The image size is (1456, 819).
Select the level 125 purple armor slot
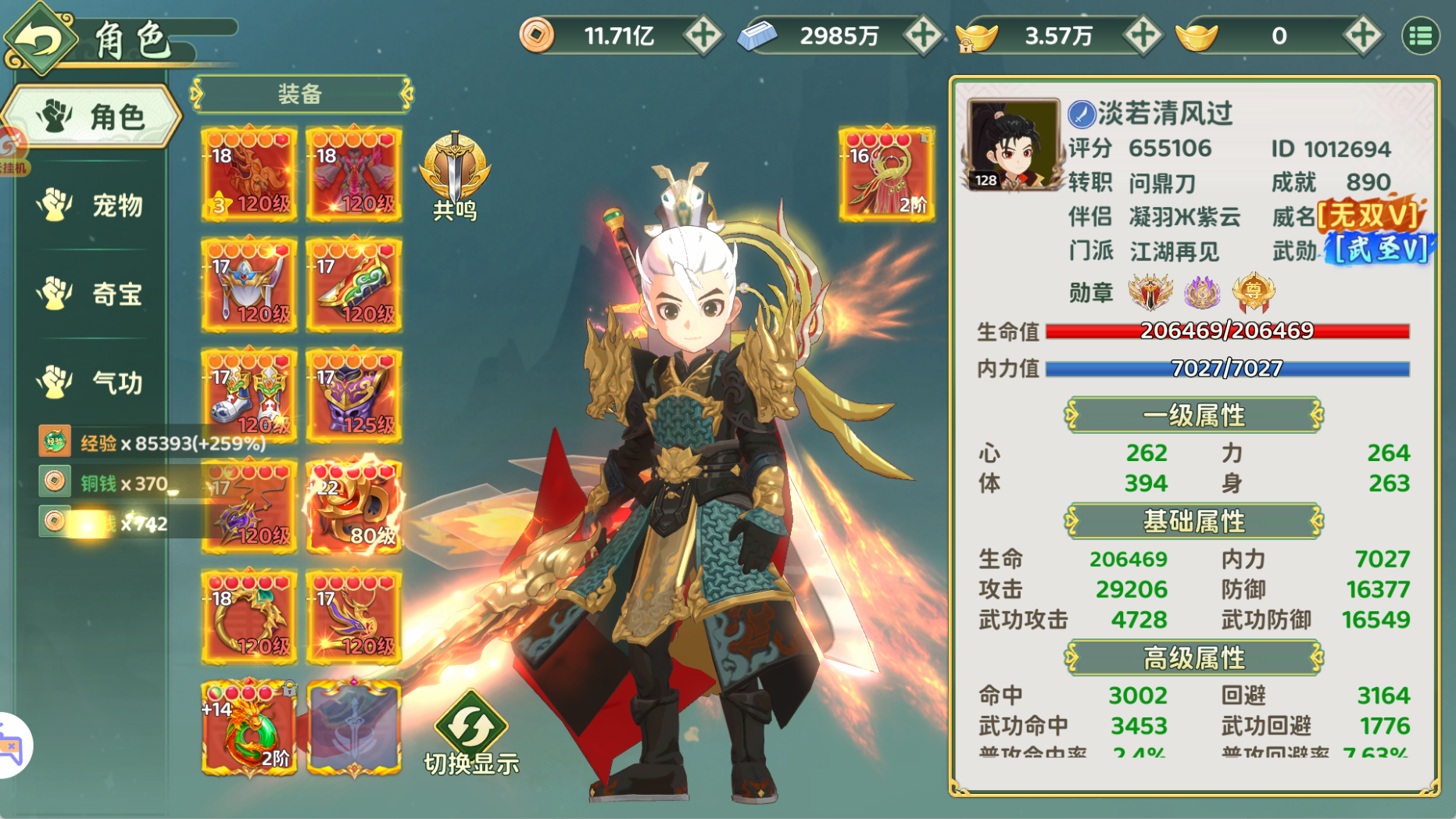point(354,396)
